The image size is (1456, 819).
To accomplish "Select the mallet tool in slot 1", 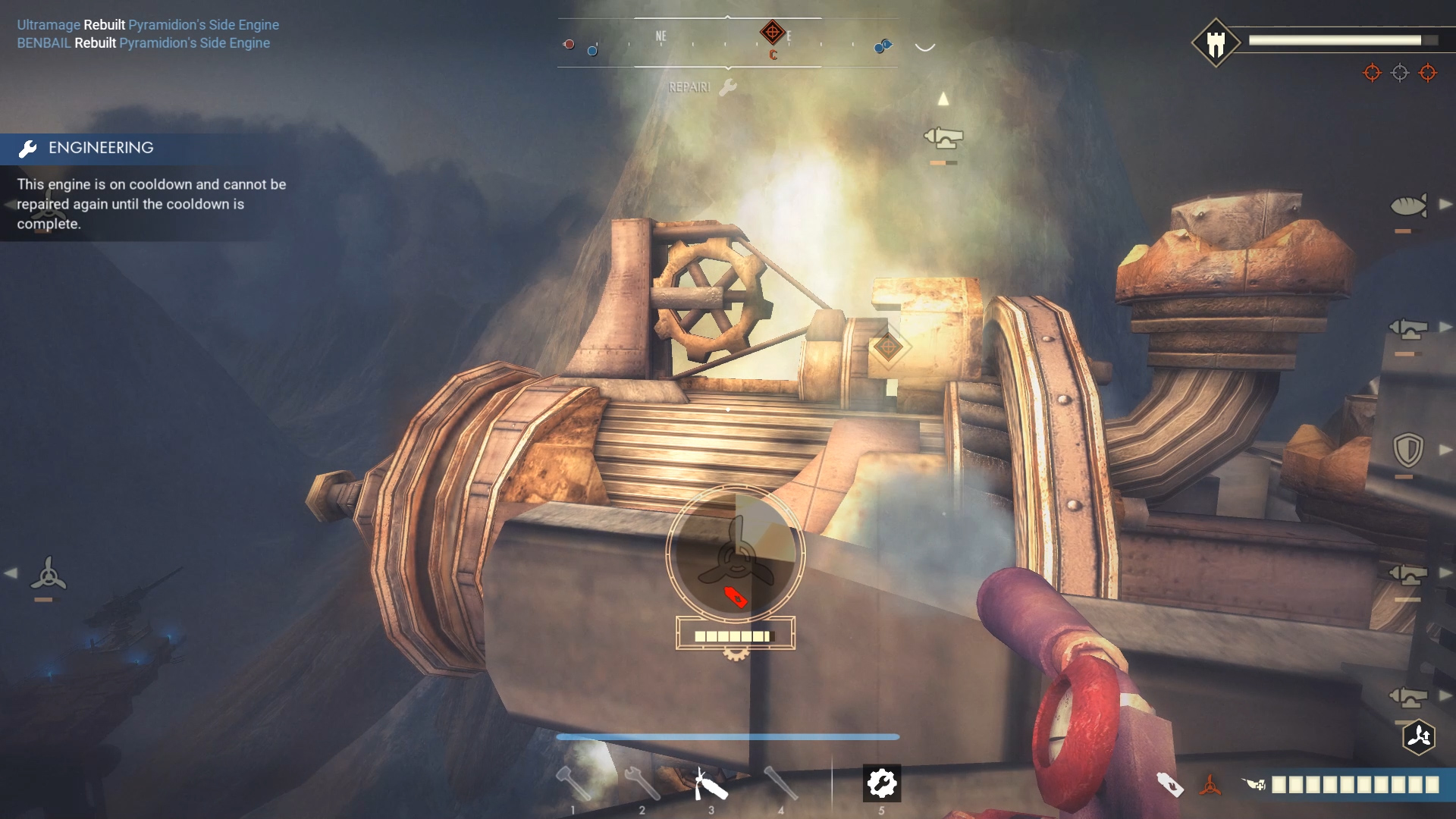I will 573,783.
